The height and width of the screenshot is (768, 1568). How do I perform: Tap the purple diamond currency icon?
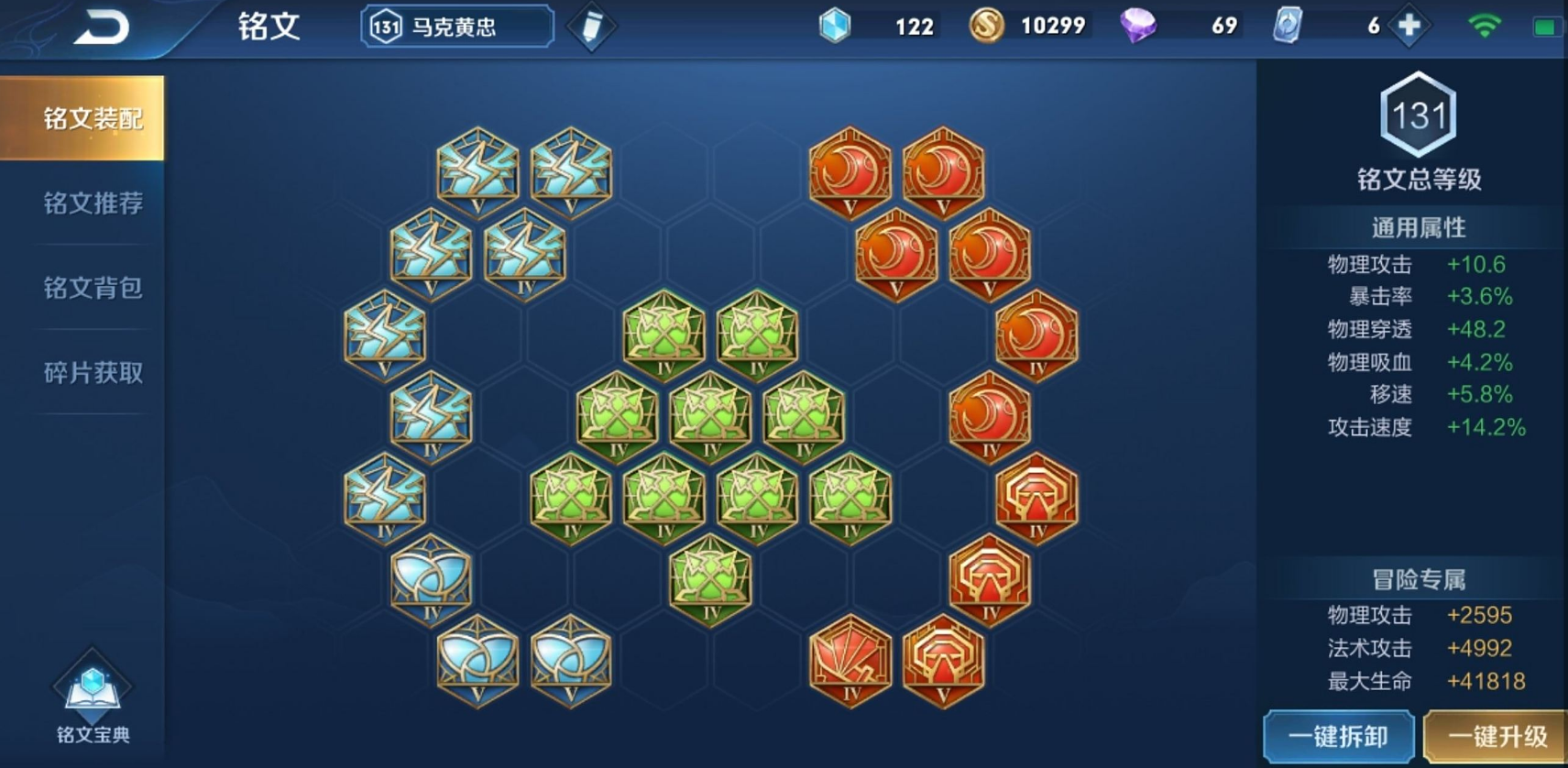pos(1137,26)
